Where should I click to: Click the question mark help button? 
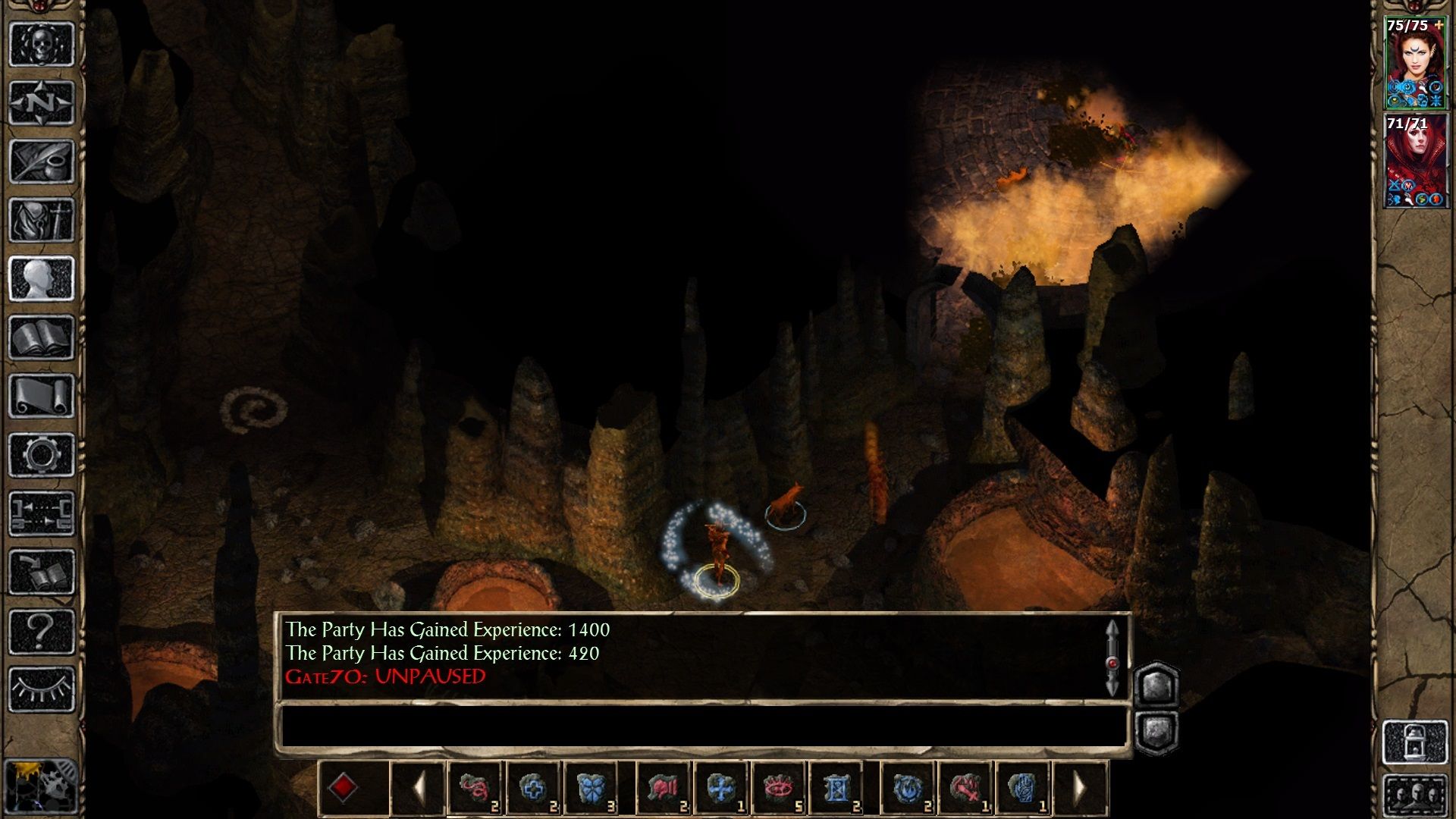(42, 631)
